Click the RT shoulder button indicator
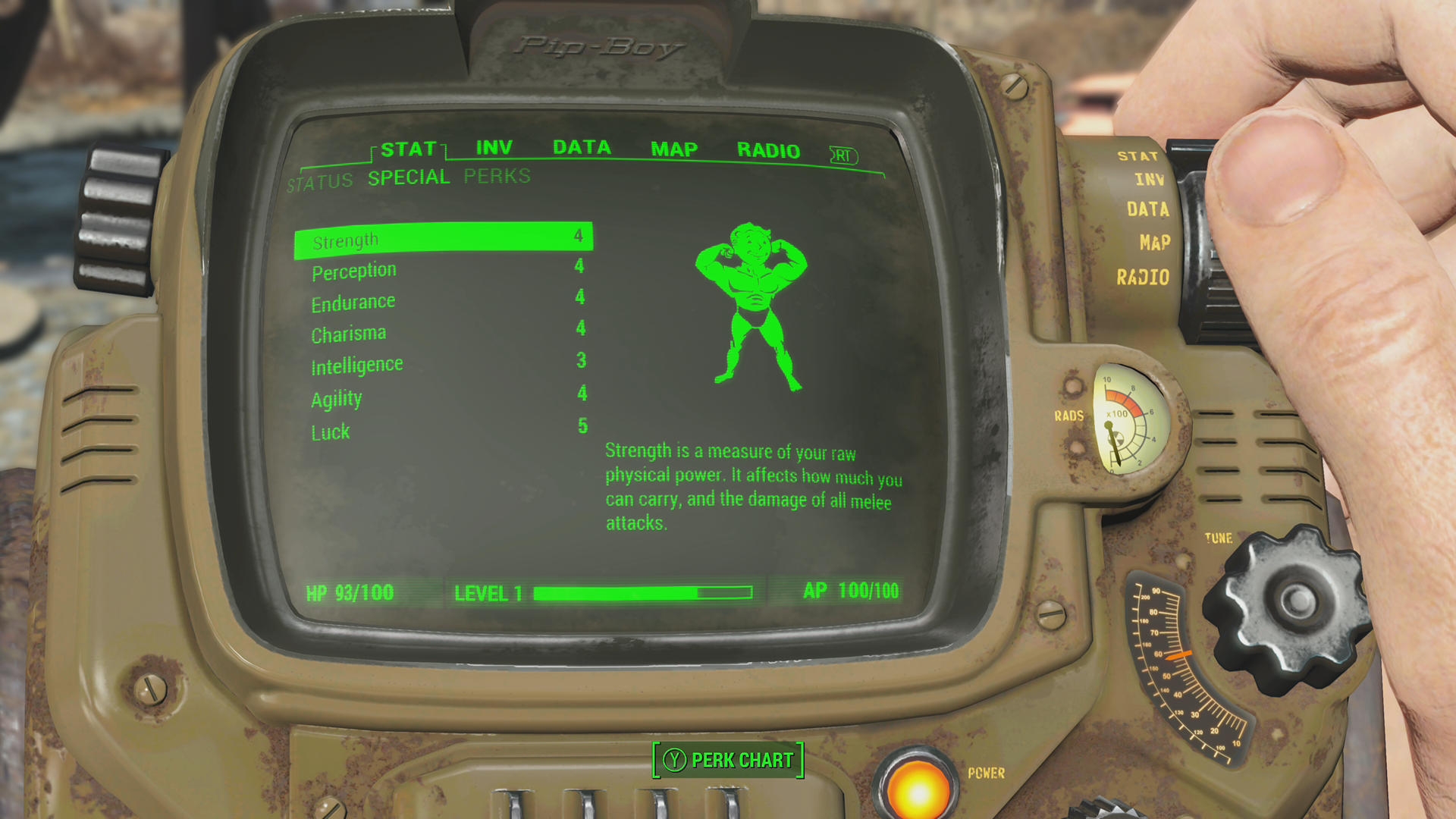 click(844, 155)
